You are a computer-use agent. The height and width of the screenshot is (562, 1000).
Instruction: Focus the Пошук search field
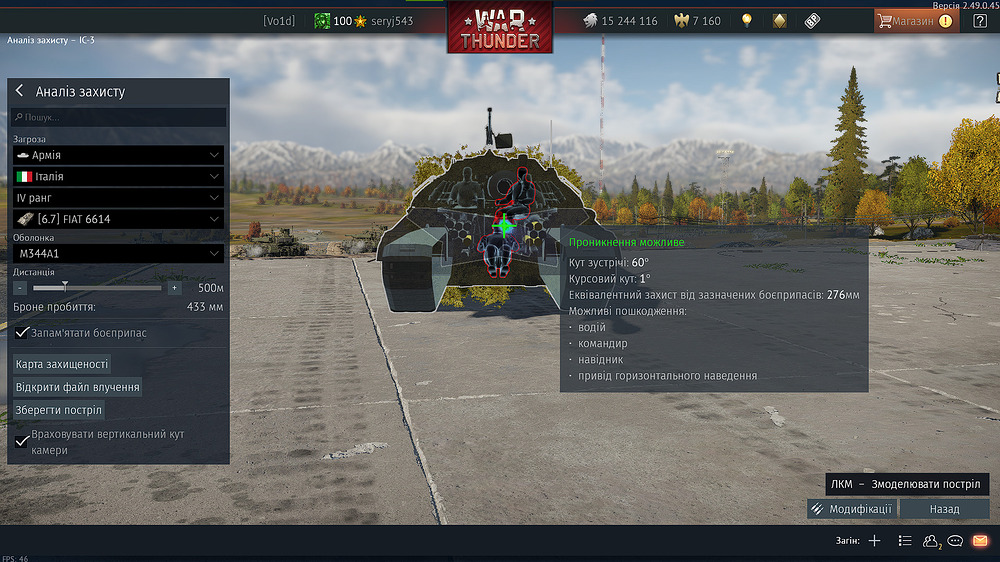point(120,117)
